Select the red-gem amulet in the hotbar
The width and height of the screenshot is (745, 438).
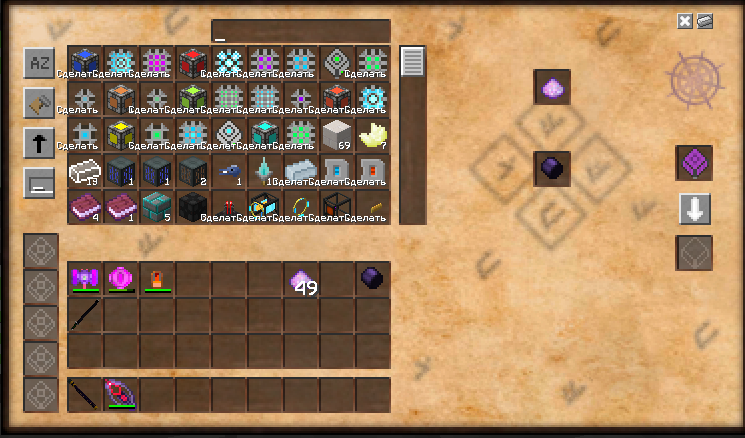(x=121, y=394)
